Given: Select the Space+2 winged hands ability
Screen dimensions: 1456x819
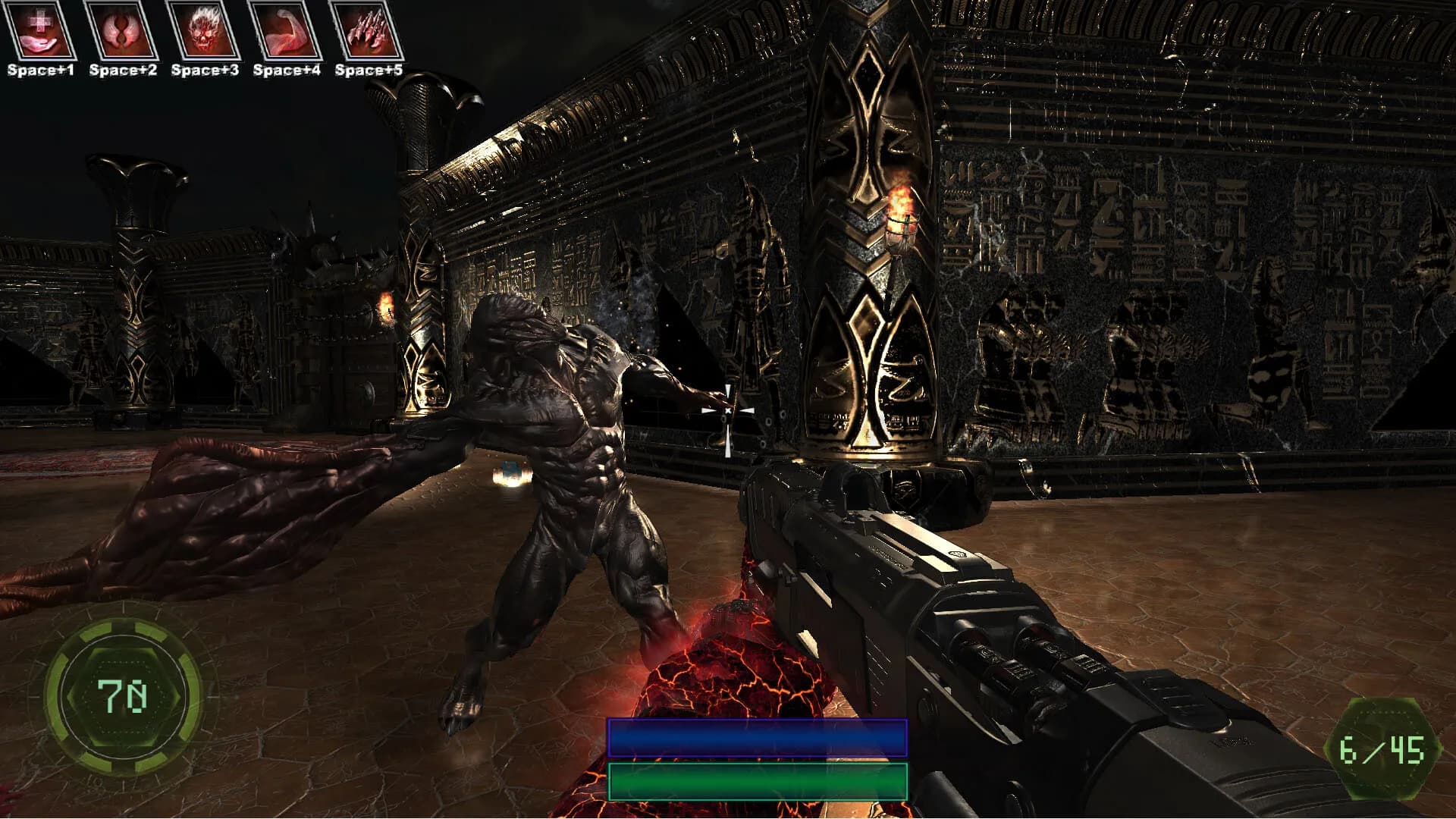Looking at the screenshot, I should coord(123,30).
